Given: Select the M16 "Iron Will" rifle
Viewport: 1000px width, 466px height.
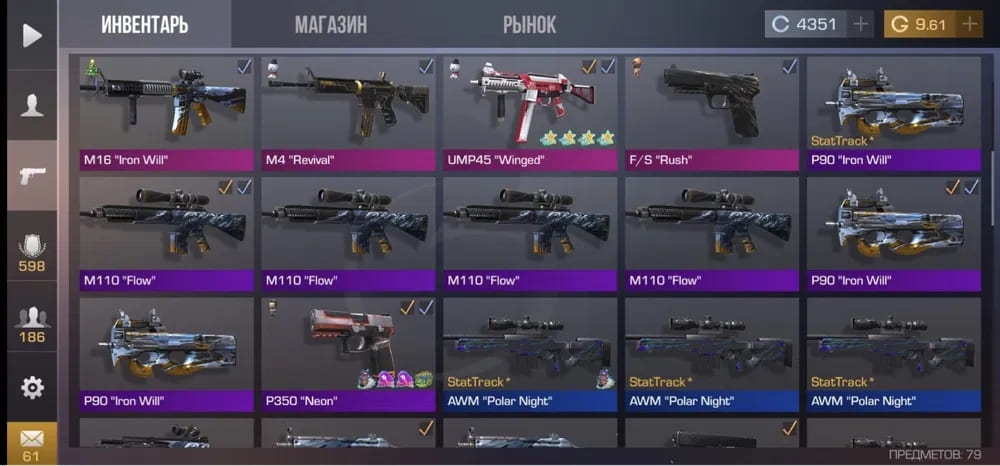Looking at the screenshot, I should coord(166,112).
